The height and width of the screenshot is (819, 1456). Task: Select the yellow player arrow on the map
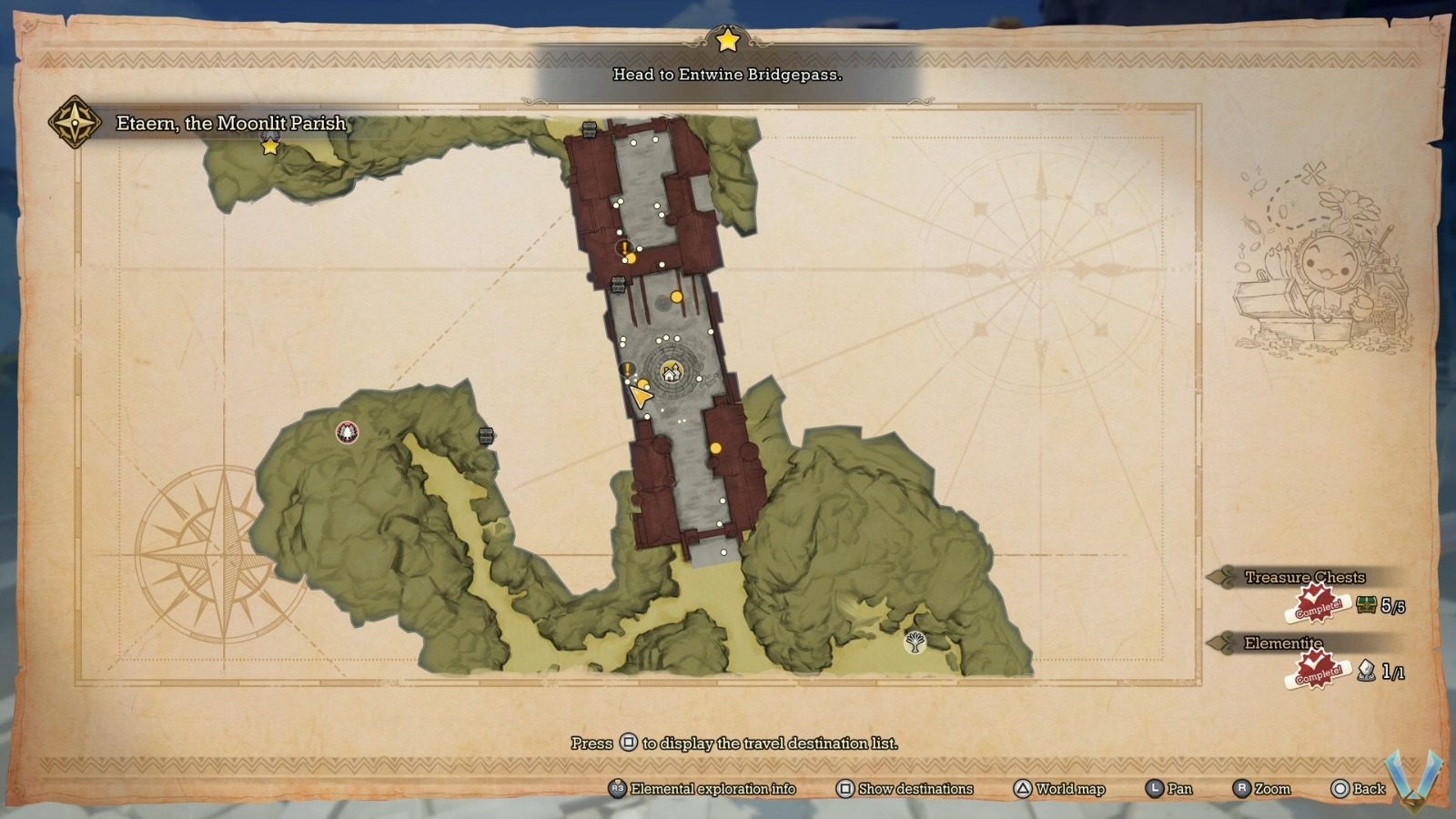(641, 395)
